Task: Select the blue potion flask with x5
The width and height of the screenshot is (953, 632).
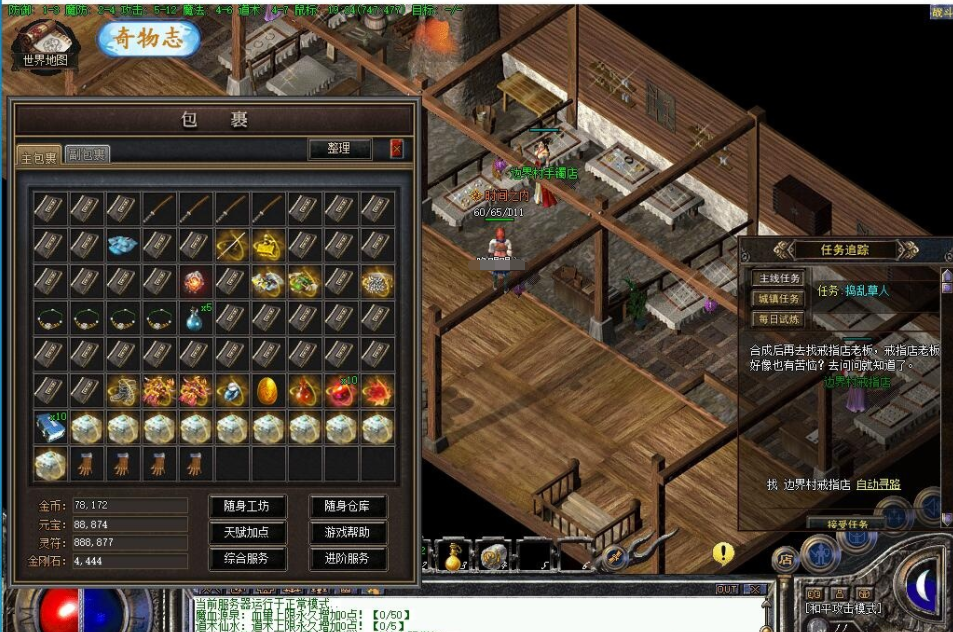Action: click(195, 318)
